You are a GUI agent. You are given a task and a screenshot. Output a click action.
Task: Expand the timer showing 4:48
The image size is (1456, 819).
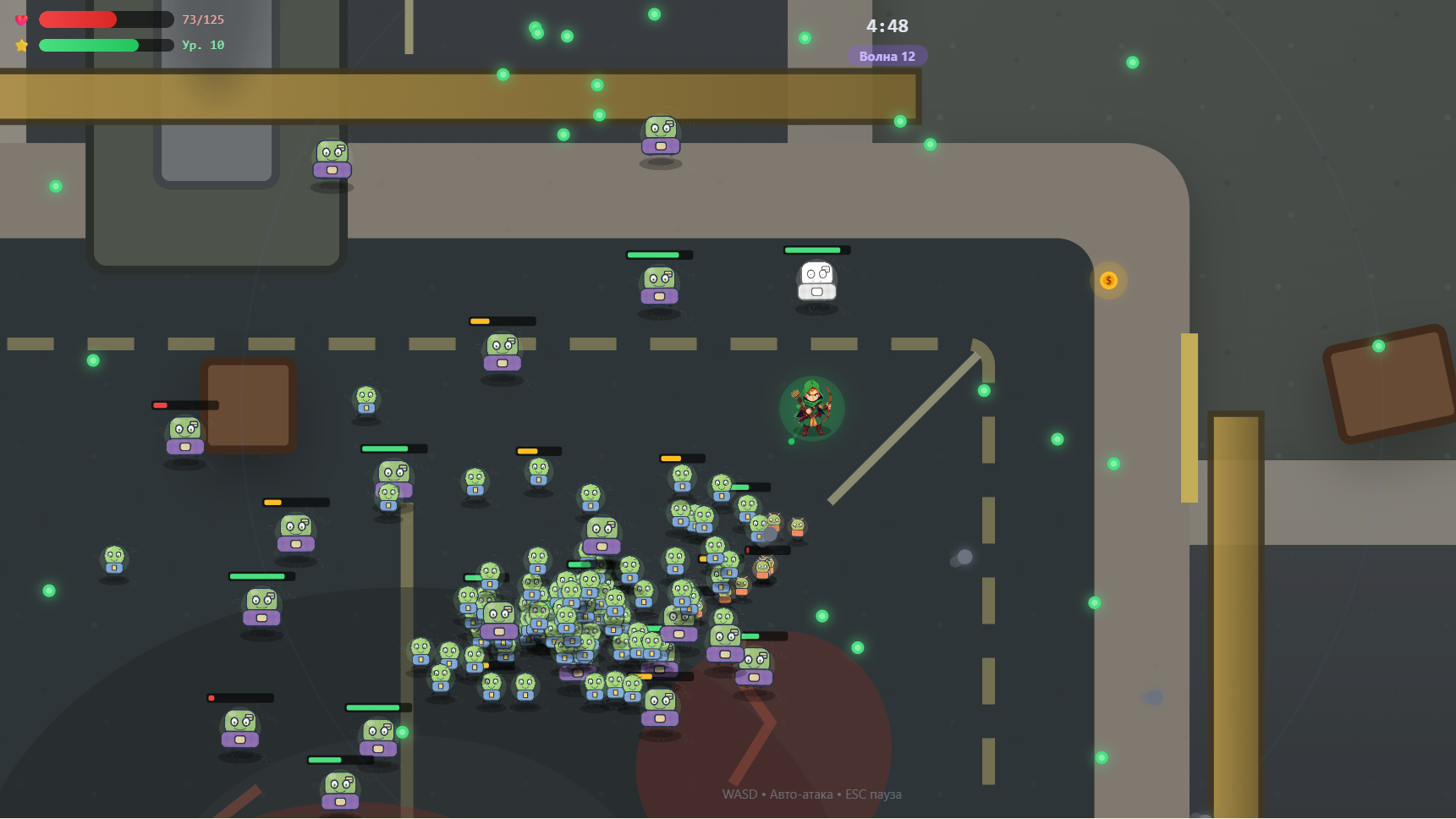point(886,26)
